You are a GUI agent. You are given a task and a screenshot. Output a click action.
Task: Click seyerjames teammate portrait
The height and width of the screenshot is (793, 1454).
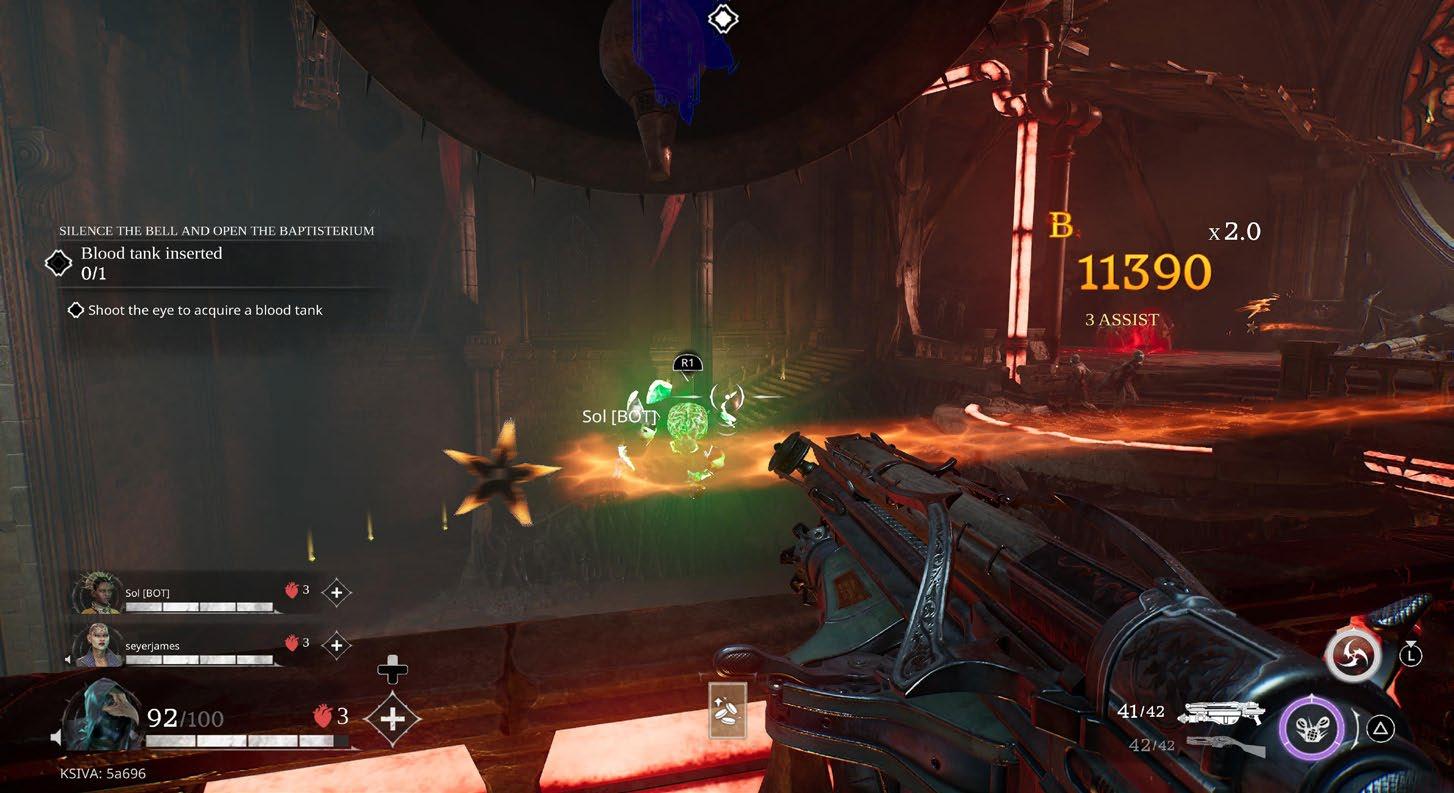(x=98, y=645)
